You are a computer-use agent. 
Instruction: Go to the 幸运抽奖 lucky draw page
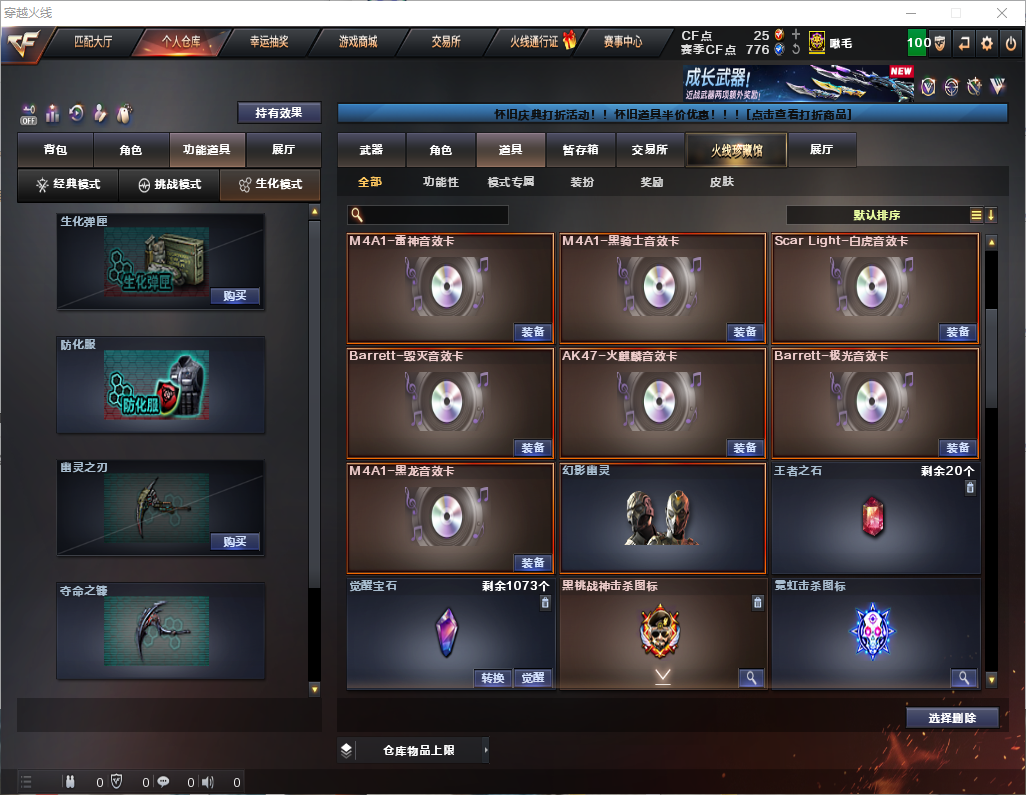coord(269,42)
